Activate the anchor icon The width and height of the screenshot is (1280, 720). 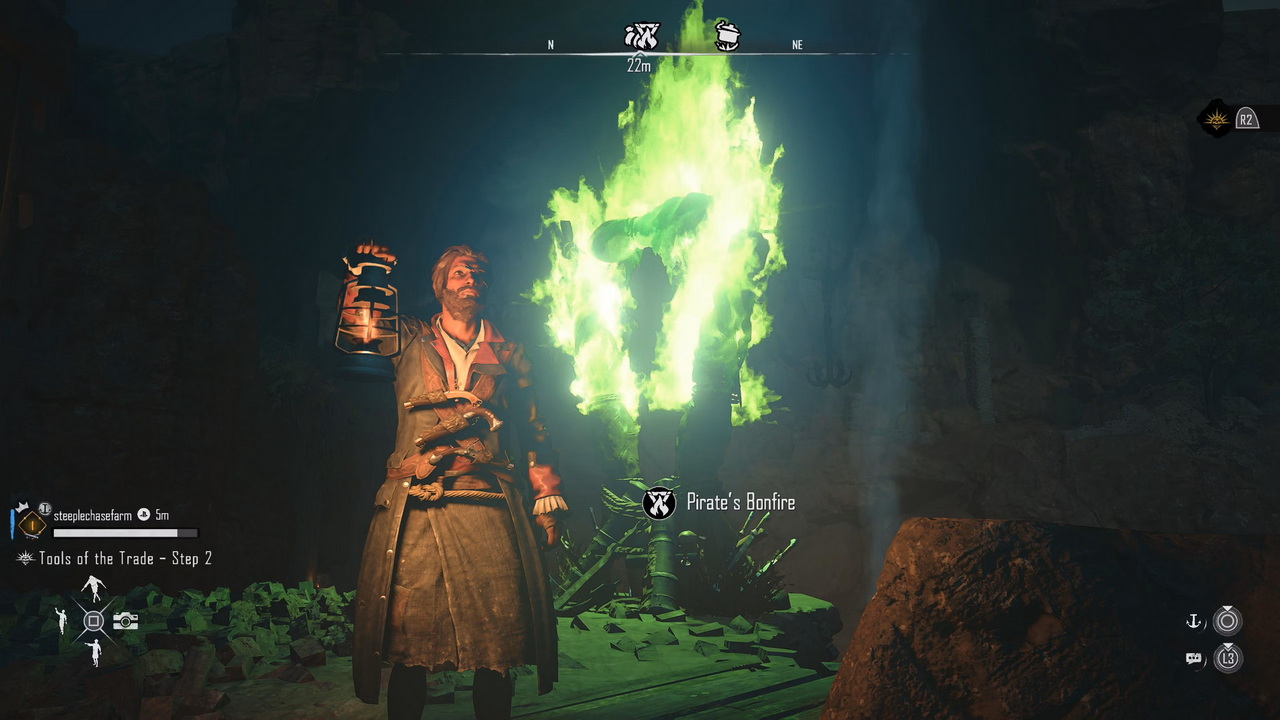(x=1193, y=622)
